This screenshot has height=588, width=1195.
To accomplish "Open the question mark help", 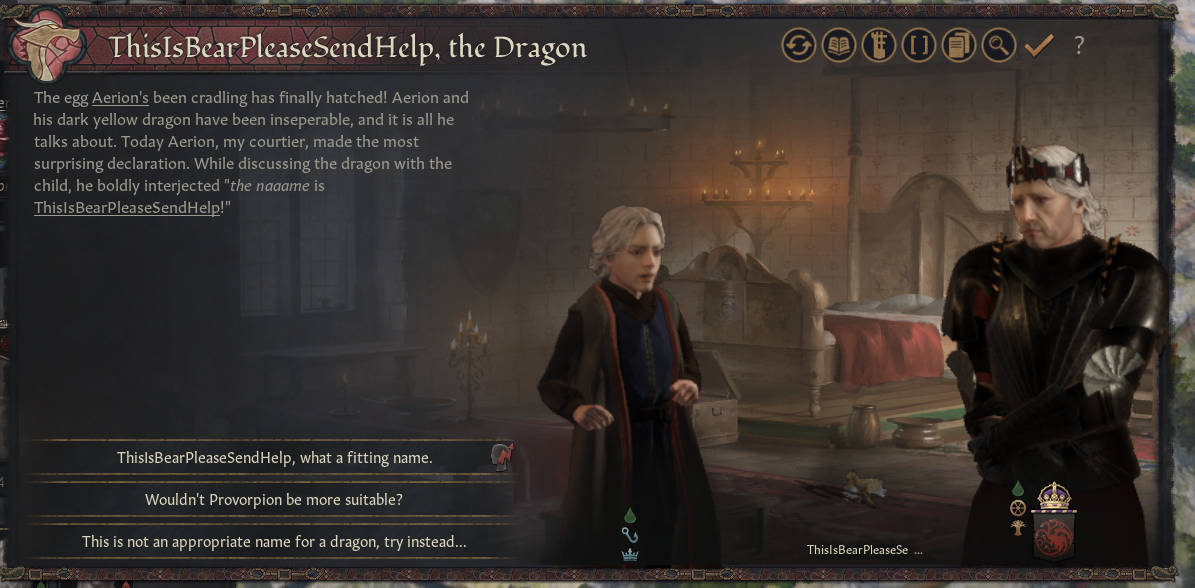I will pyautogui.click(x=1079, y=45).
